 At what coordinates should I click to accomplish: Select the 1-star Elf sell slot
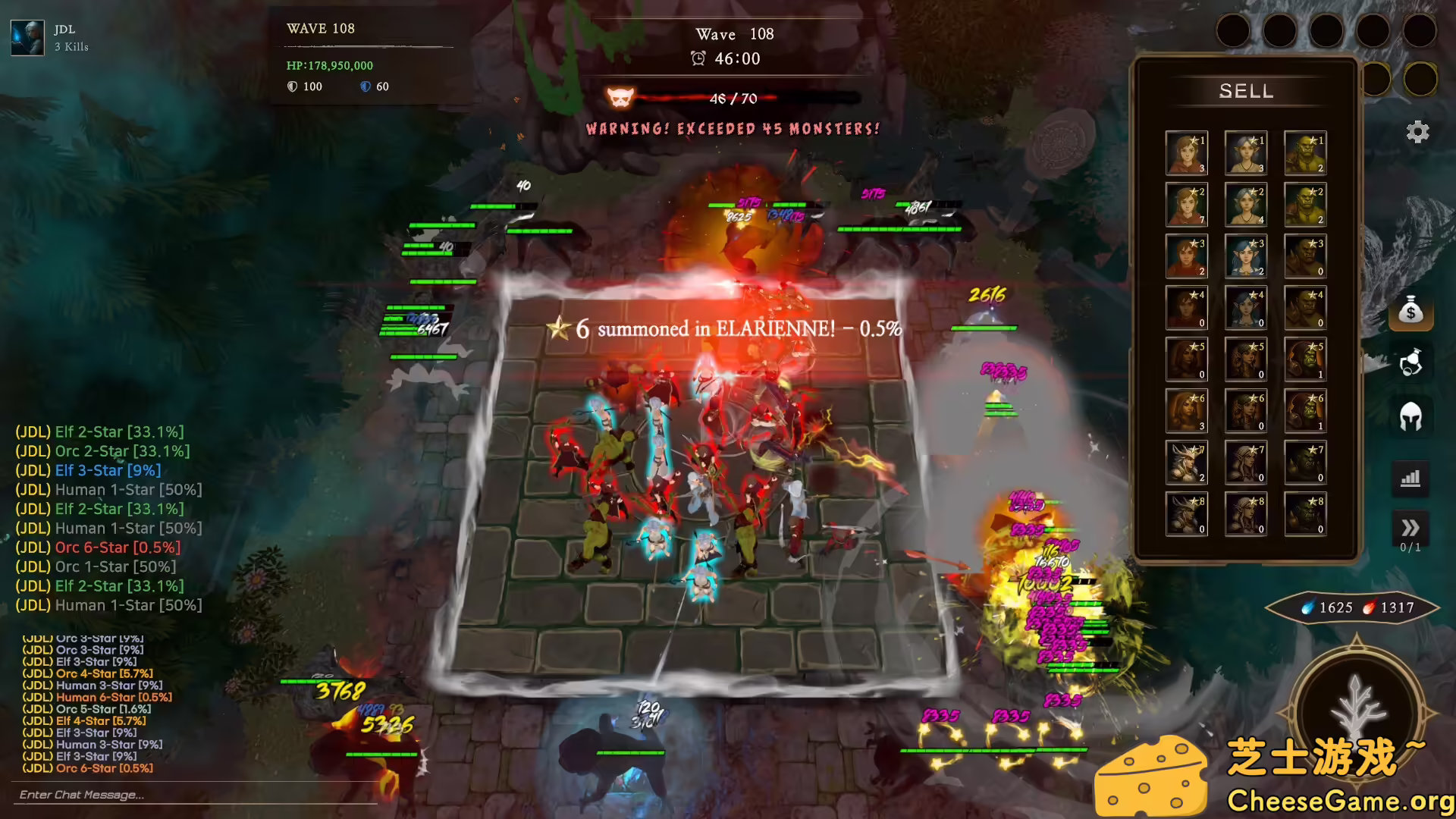click(x=1246, y=153)
